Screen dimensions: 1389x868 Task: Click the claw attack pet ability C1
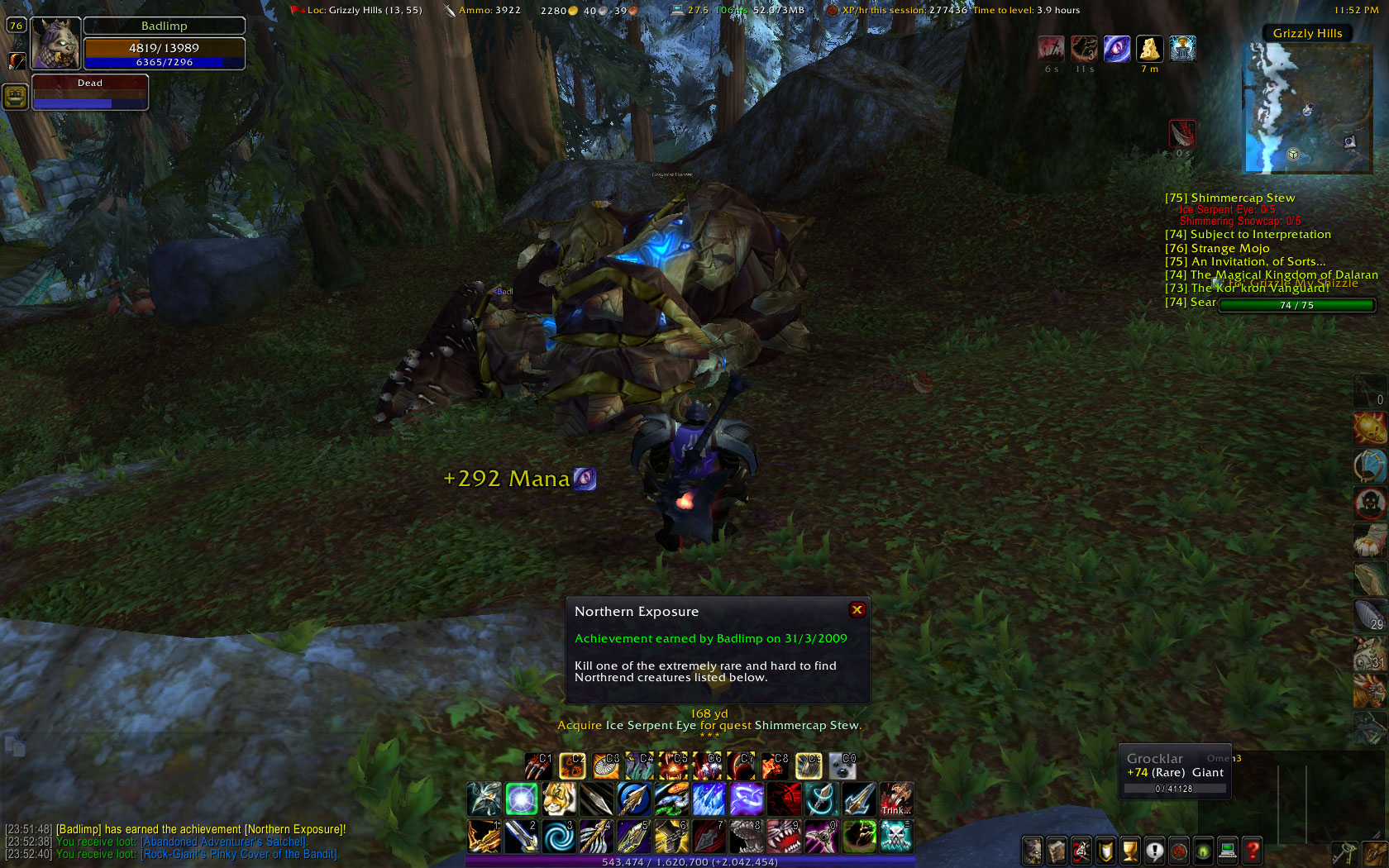tap(538, 766)
